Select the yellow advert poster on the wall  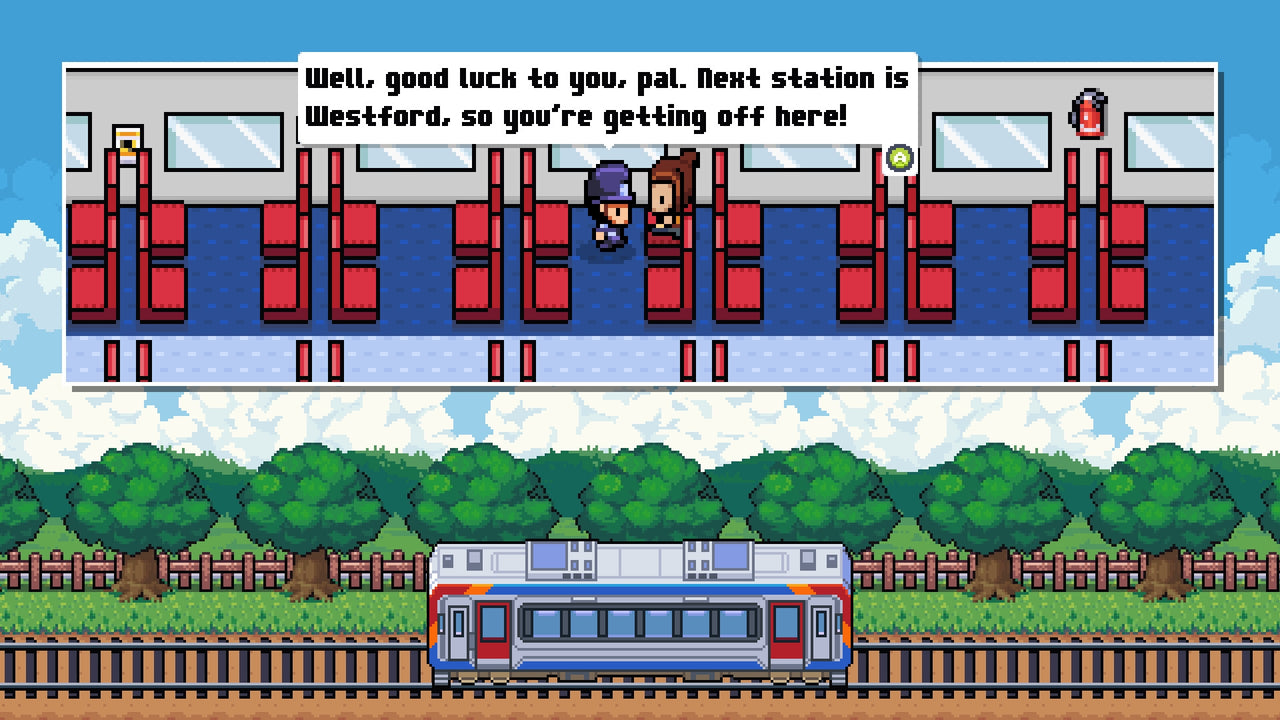126,139
